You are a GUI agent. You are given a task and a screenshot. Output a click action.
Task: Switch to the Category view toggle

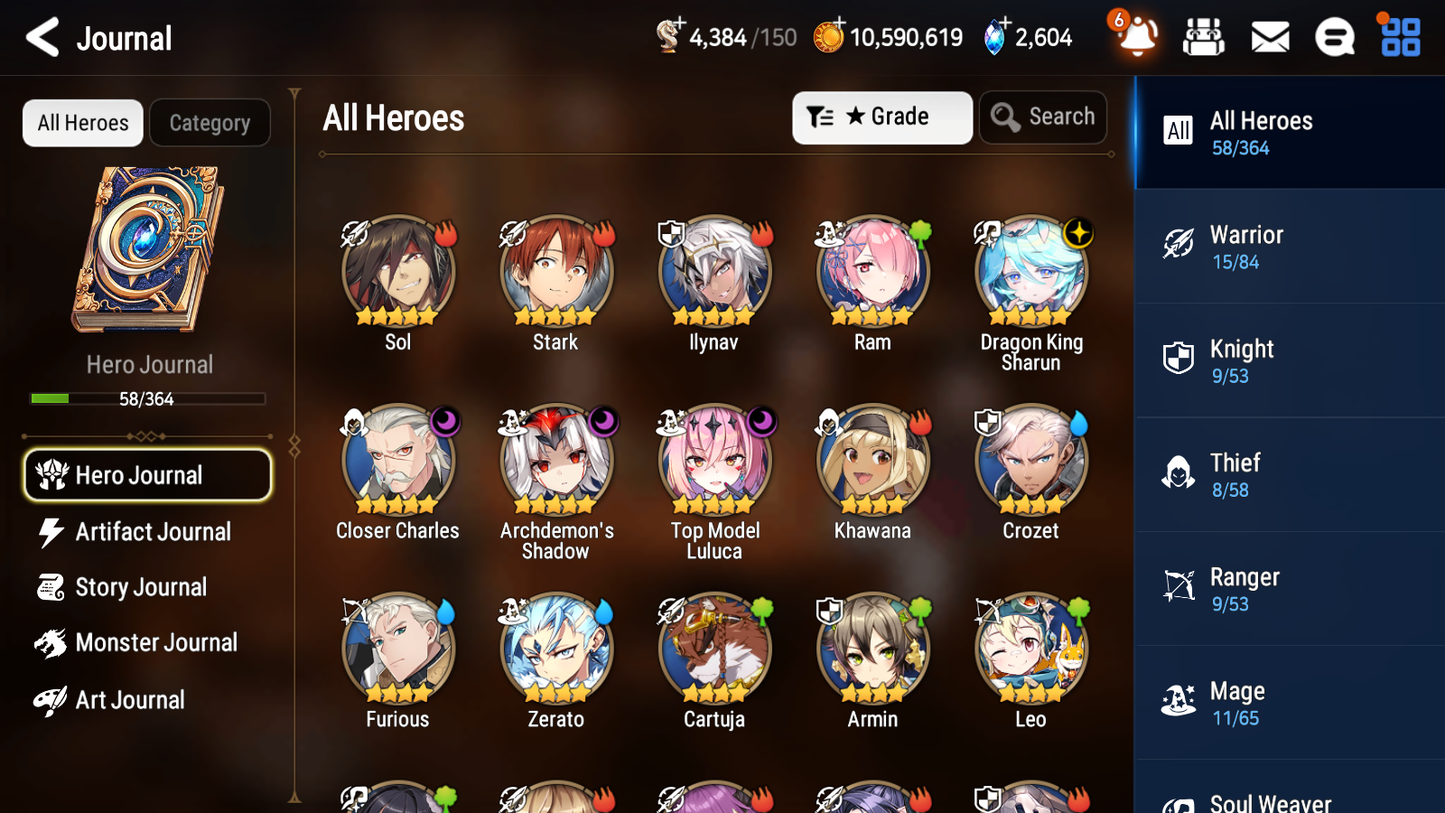(210, 122)
